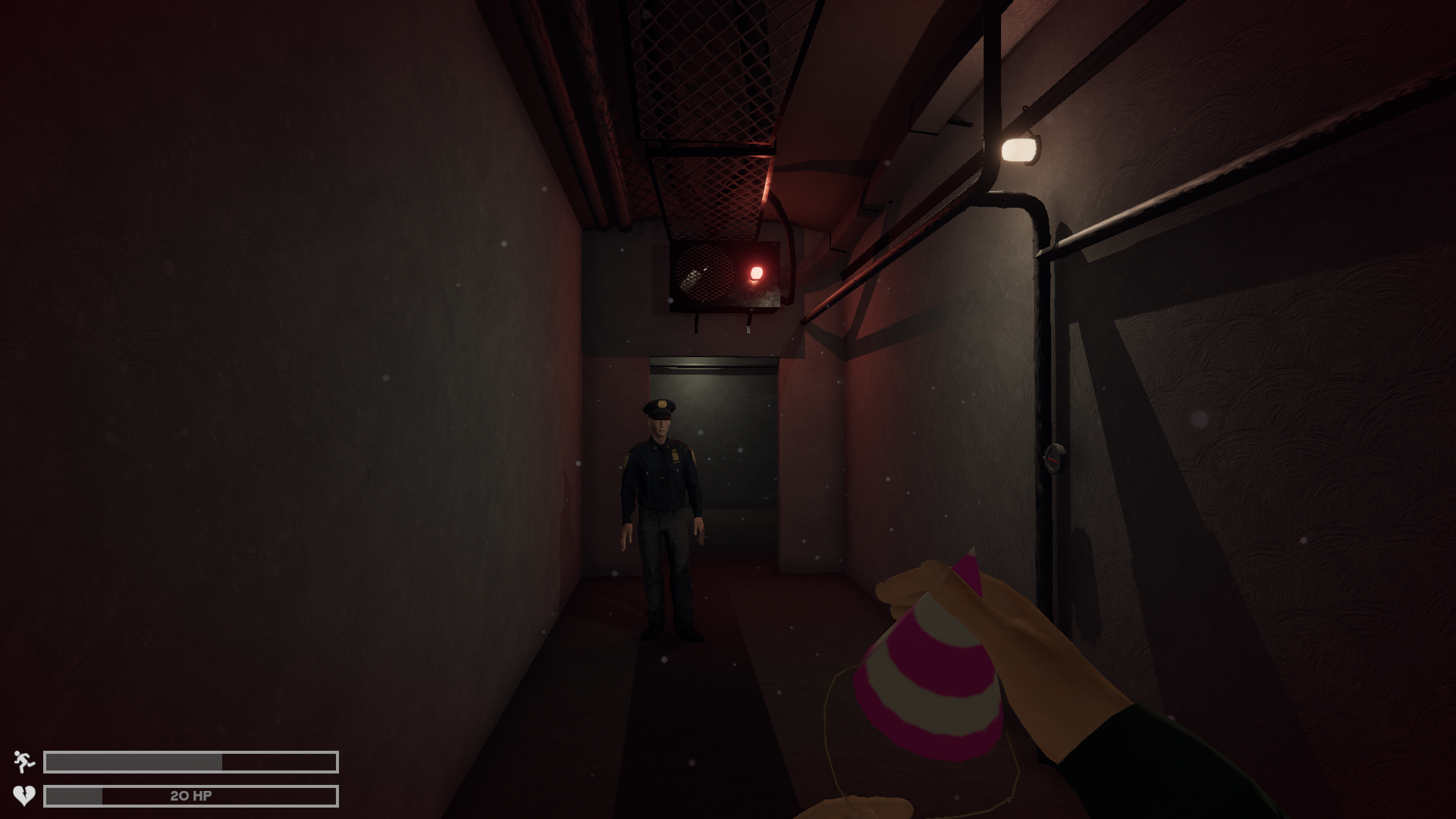The width and height of the screenshot is (1456, 819).
Task: Click the pink striped party hat in hand
Action: [x=933, y=667]
